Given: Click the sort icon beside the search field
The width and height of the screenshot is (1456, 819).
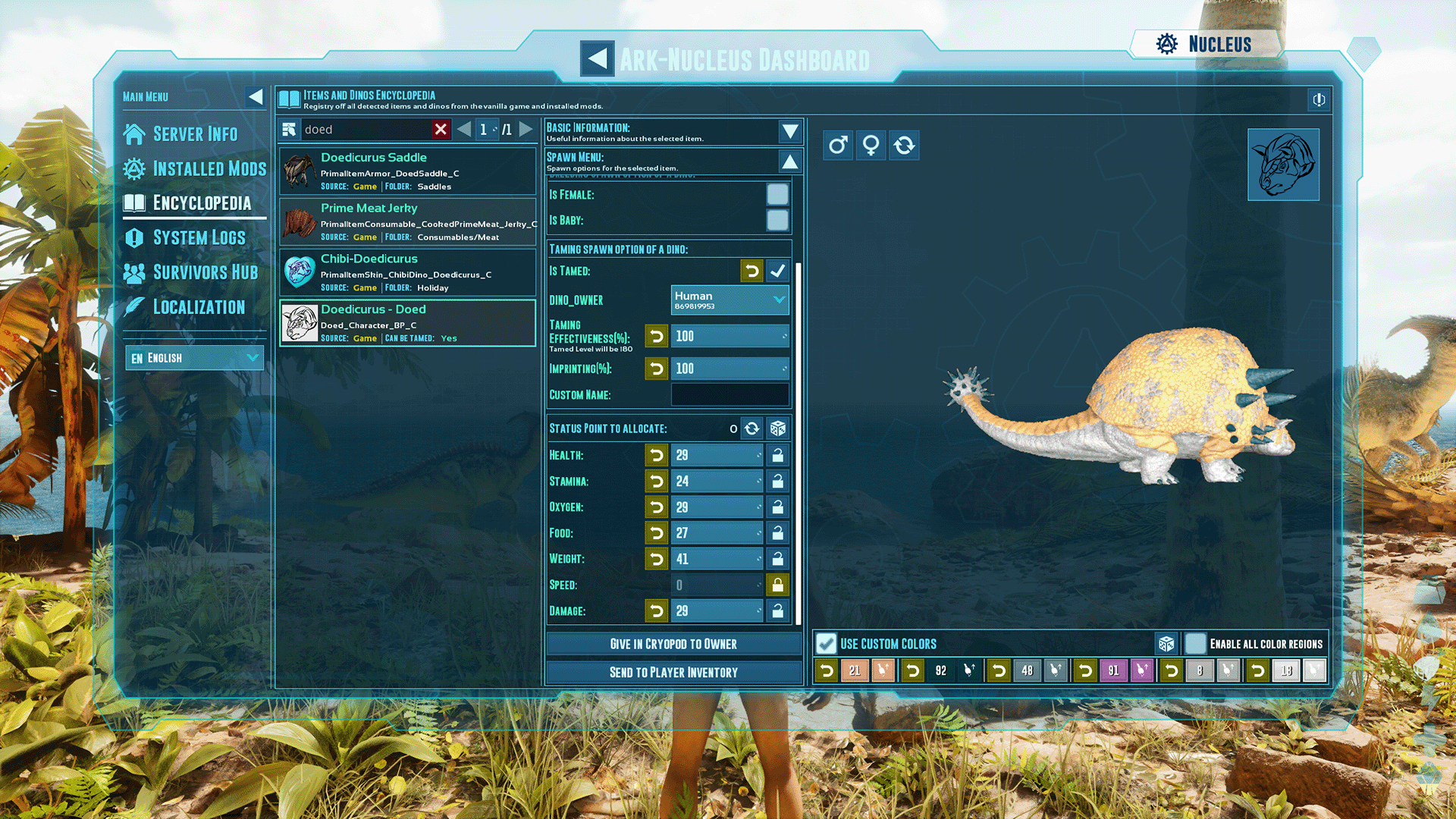Looking at the screenshot, I should (290, 129).
